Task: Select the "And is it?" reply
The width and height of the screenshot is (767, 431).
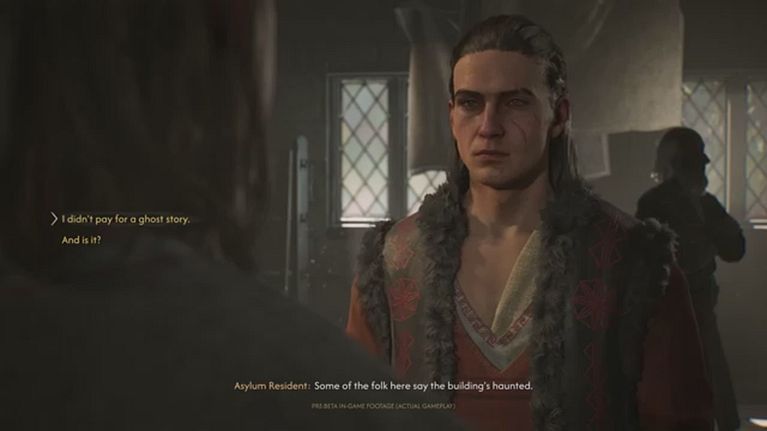Action: tap(83, 241)
